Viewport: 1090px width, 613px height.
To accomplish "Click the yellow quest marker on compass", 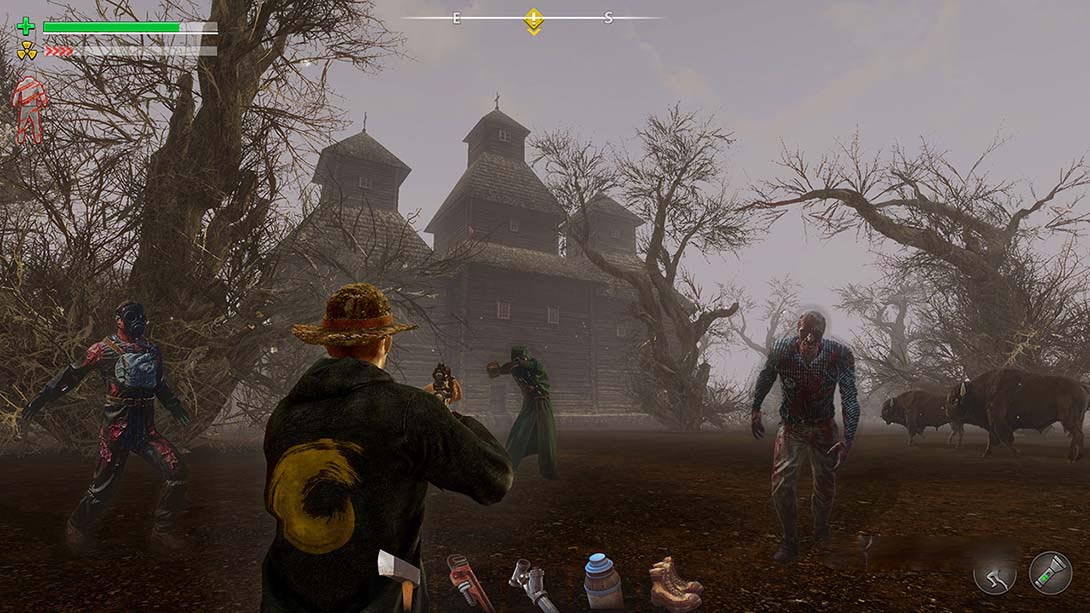I will pos(534,20).
